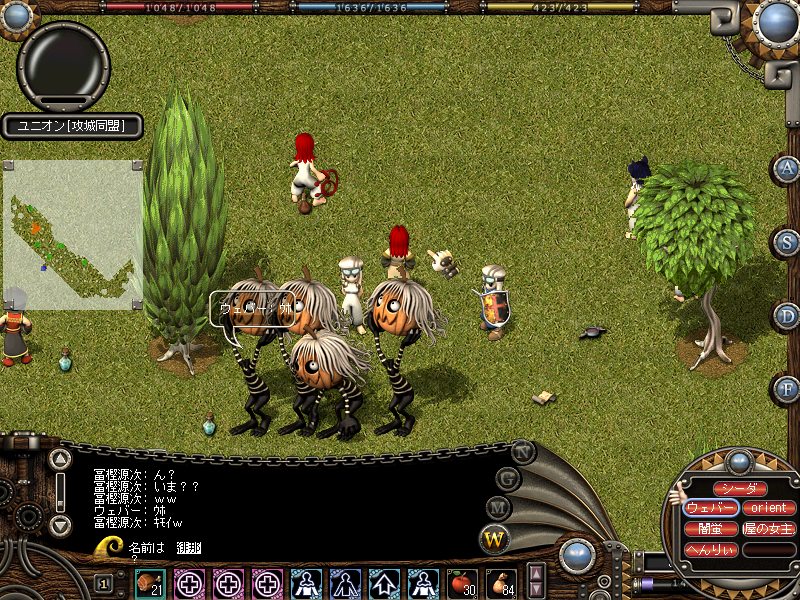Click the ユニオン [攻城同盟] label
Viewport: 800px width, 600px height.
click(x=70, y=126)
